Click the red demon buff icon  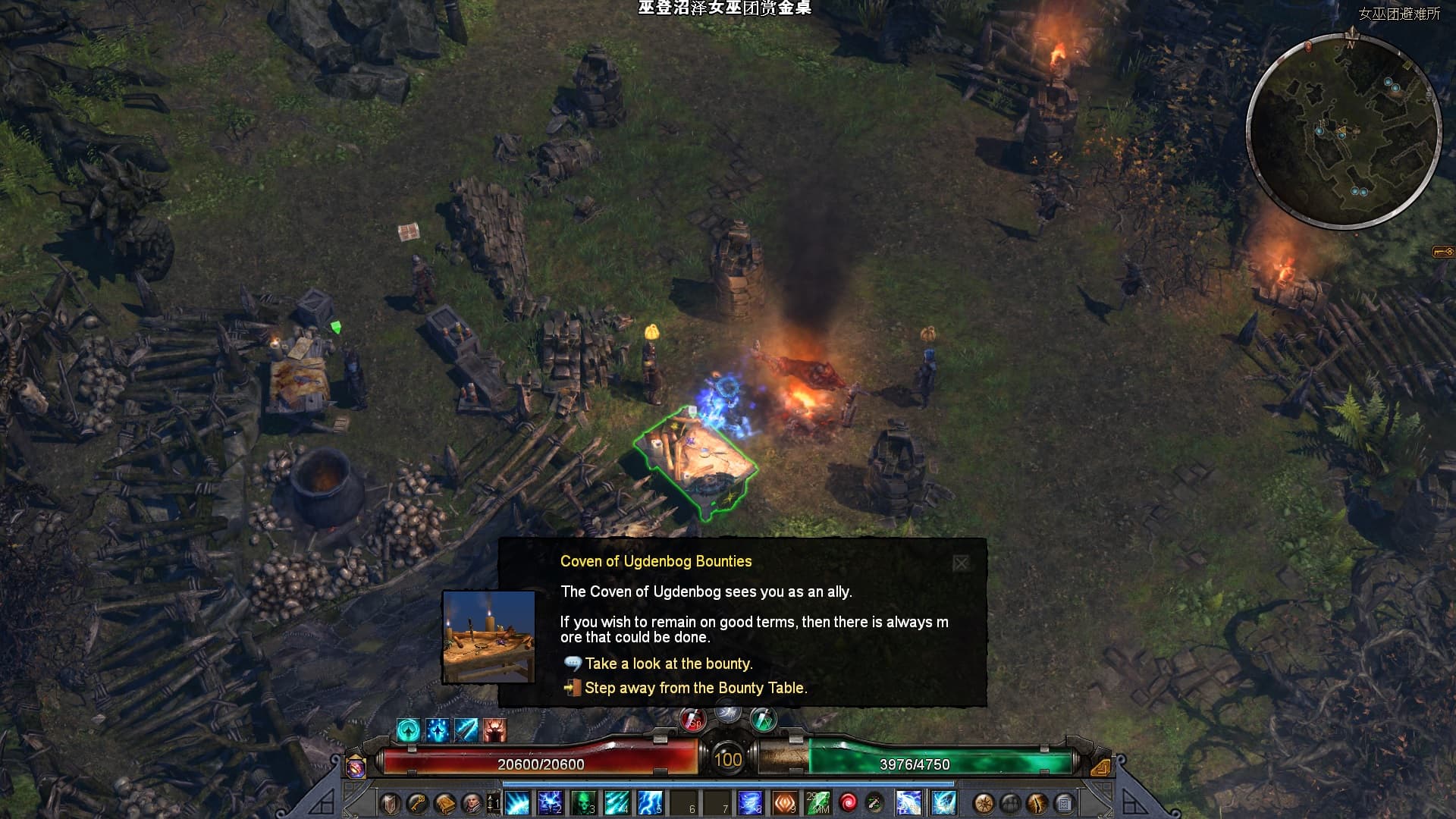click(494, 730)
